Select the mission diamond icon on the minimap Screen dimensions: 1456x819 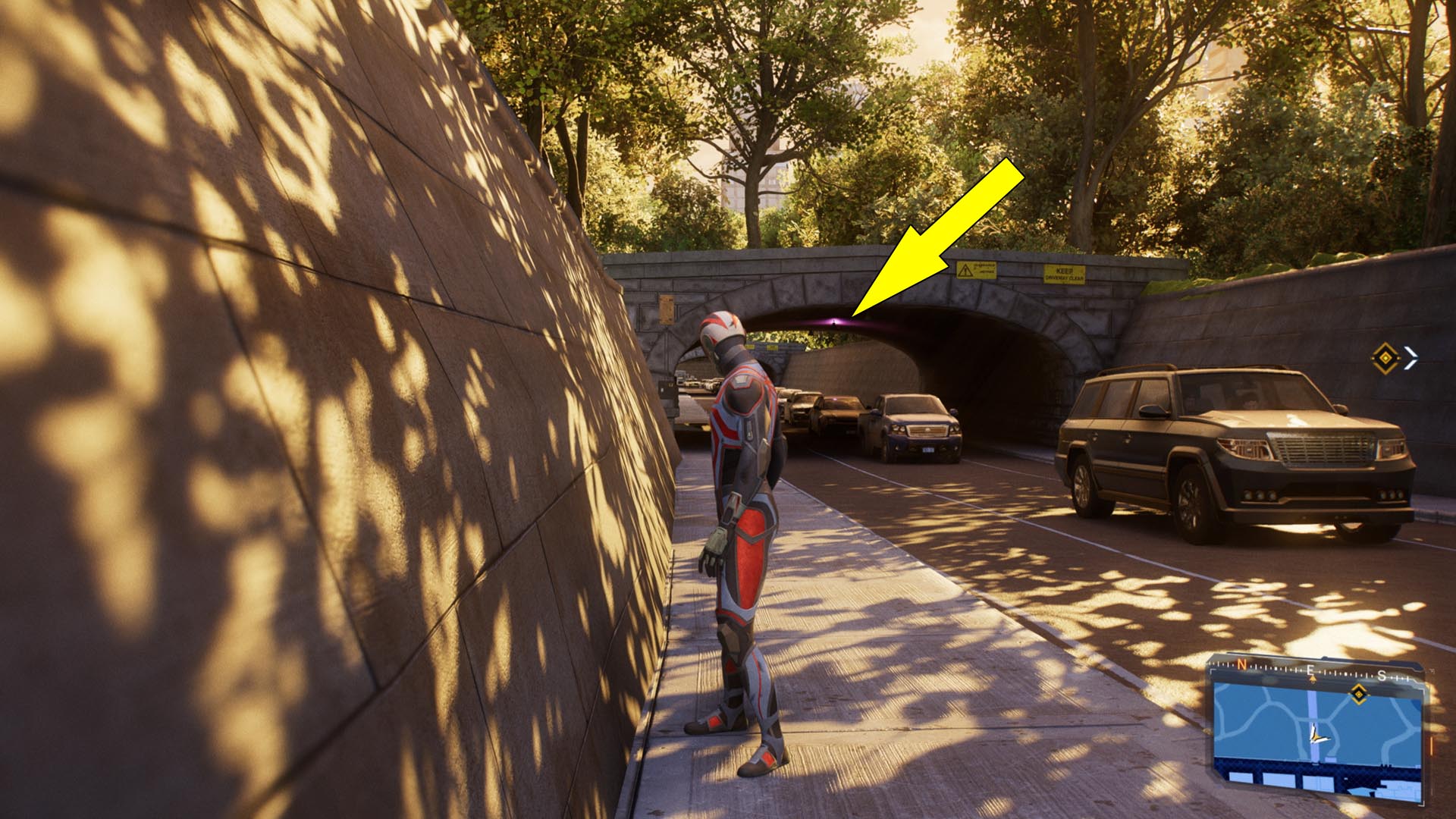click(1358, 694)
